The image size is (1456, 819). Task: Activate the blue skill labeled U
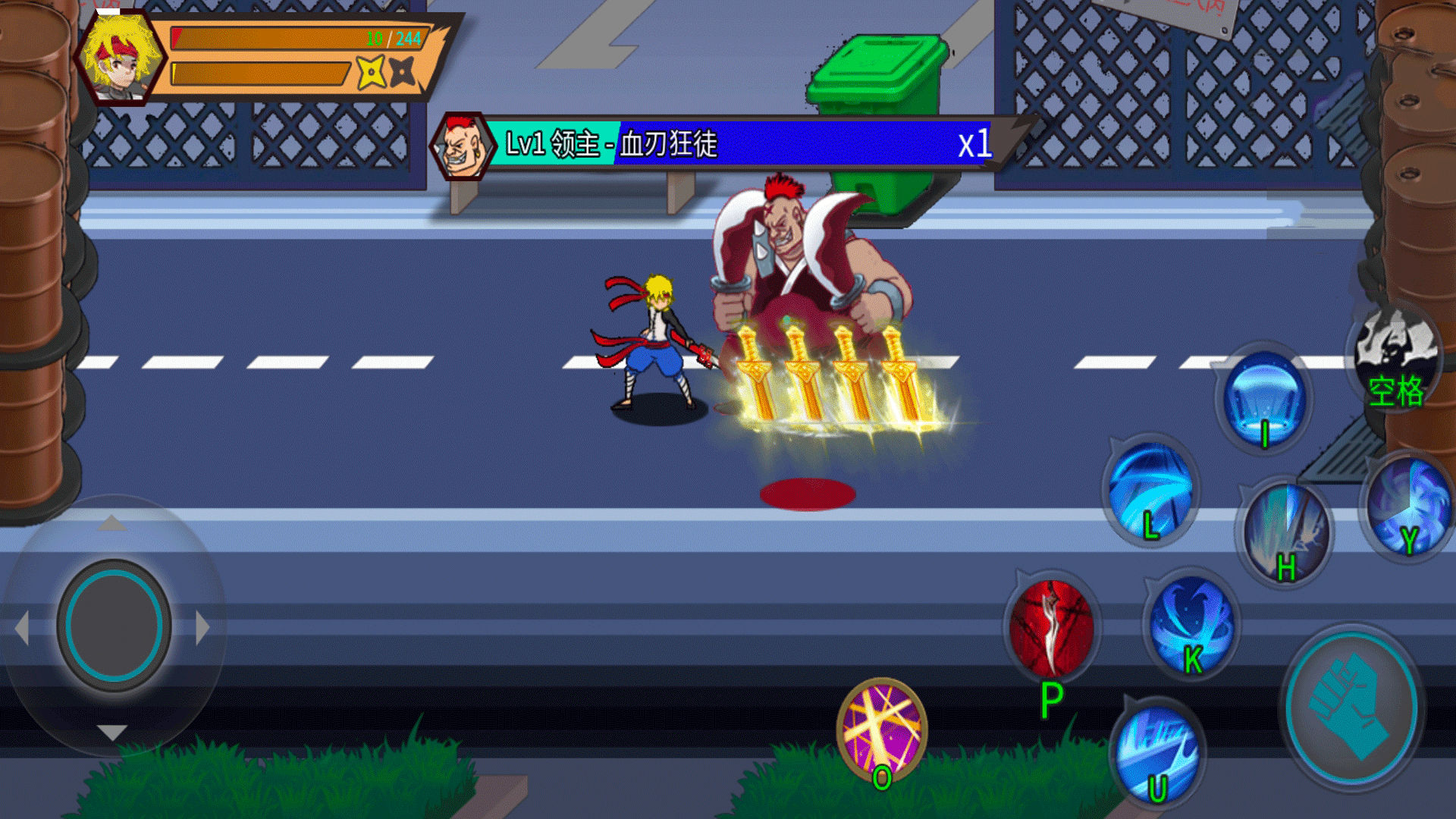coord(1155,752)
